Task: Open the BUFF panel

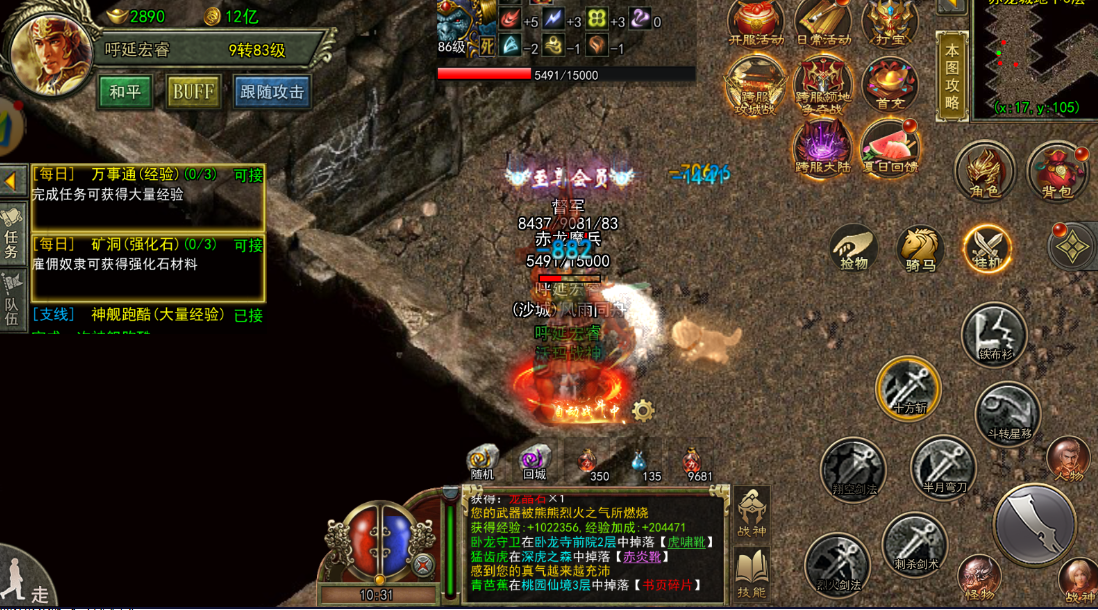Action: (193, 92)
